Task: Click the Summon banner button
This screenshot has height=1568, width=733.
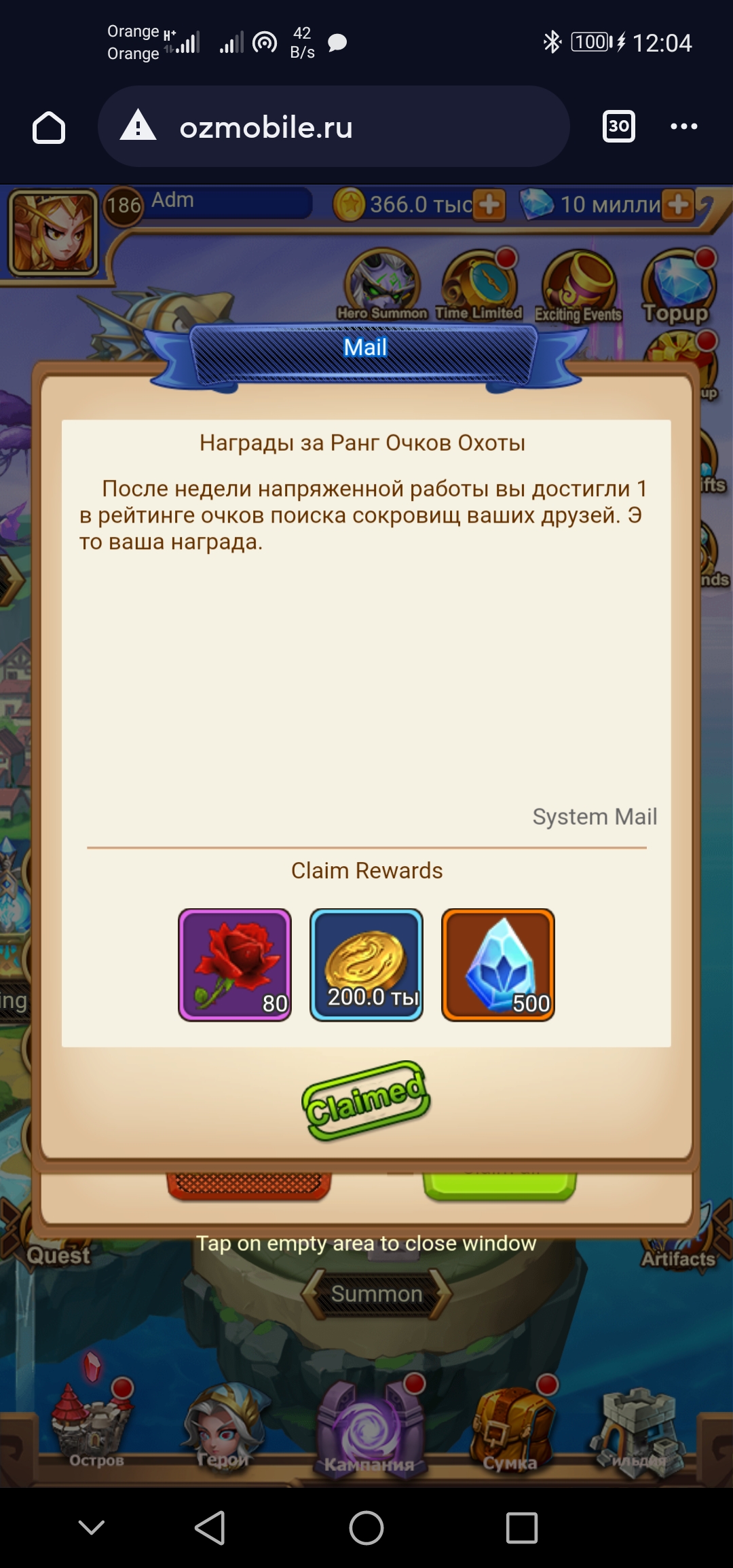Action: click(x=377, y=1294)
